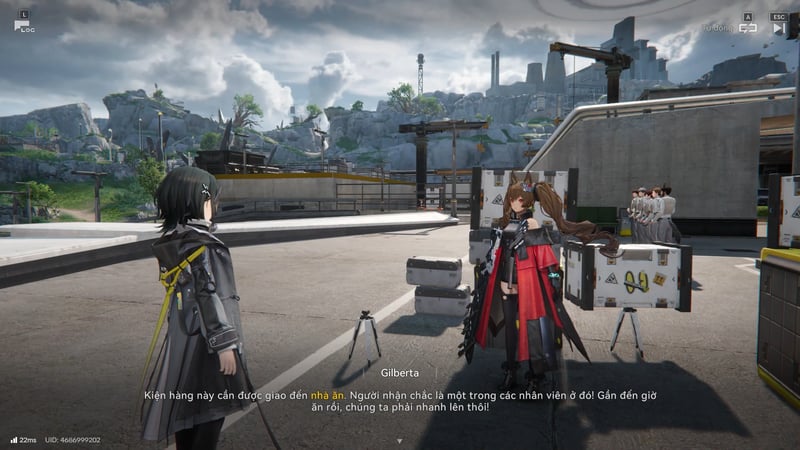Advance dialogue via the small down arrow
This screenshot has width=800, height=450.
point(399,440)
